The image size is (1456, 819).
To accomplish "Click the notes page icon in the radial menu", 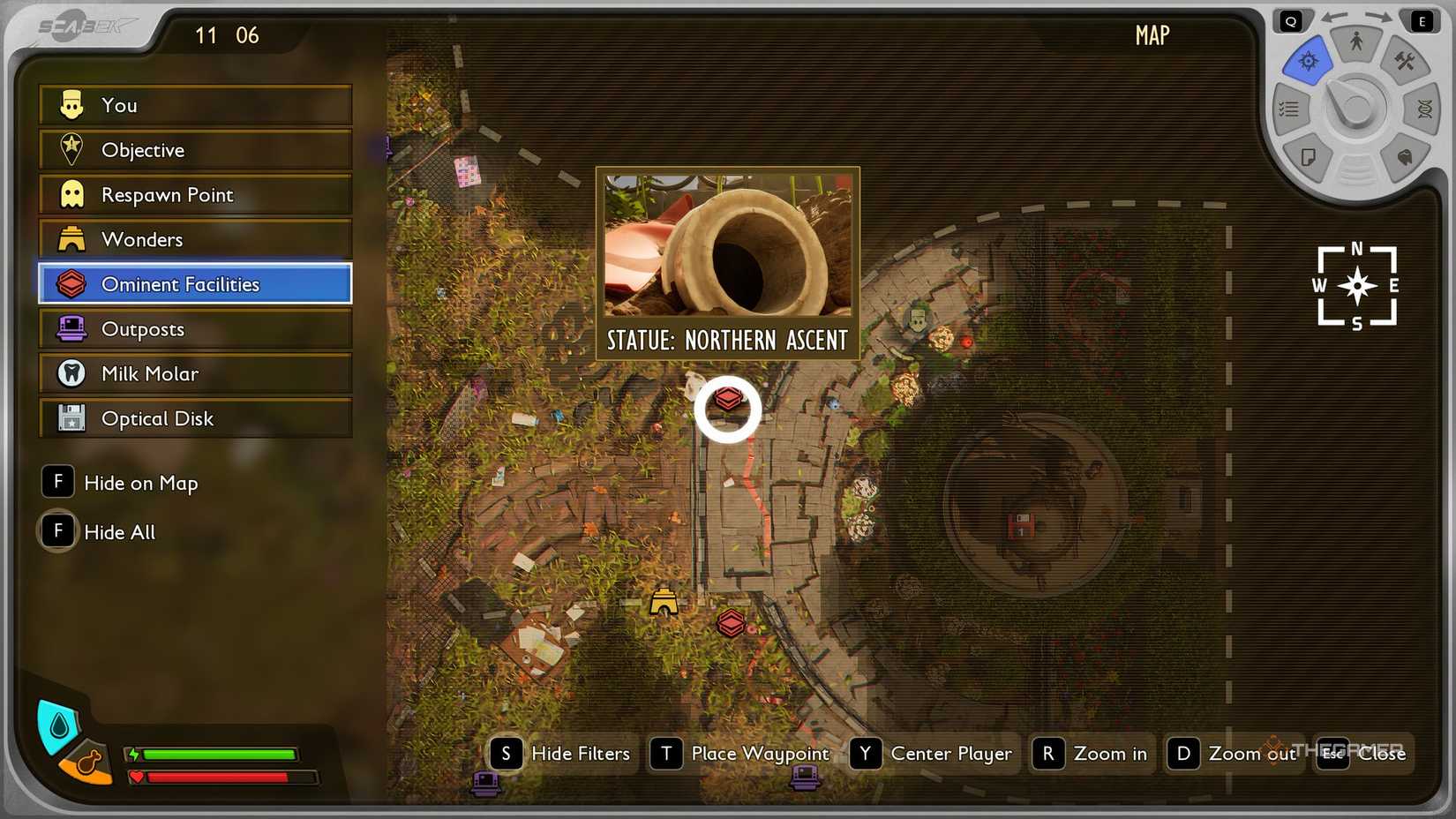I will [x=1309, y=158].
